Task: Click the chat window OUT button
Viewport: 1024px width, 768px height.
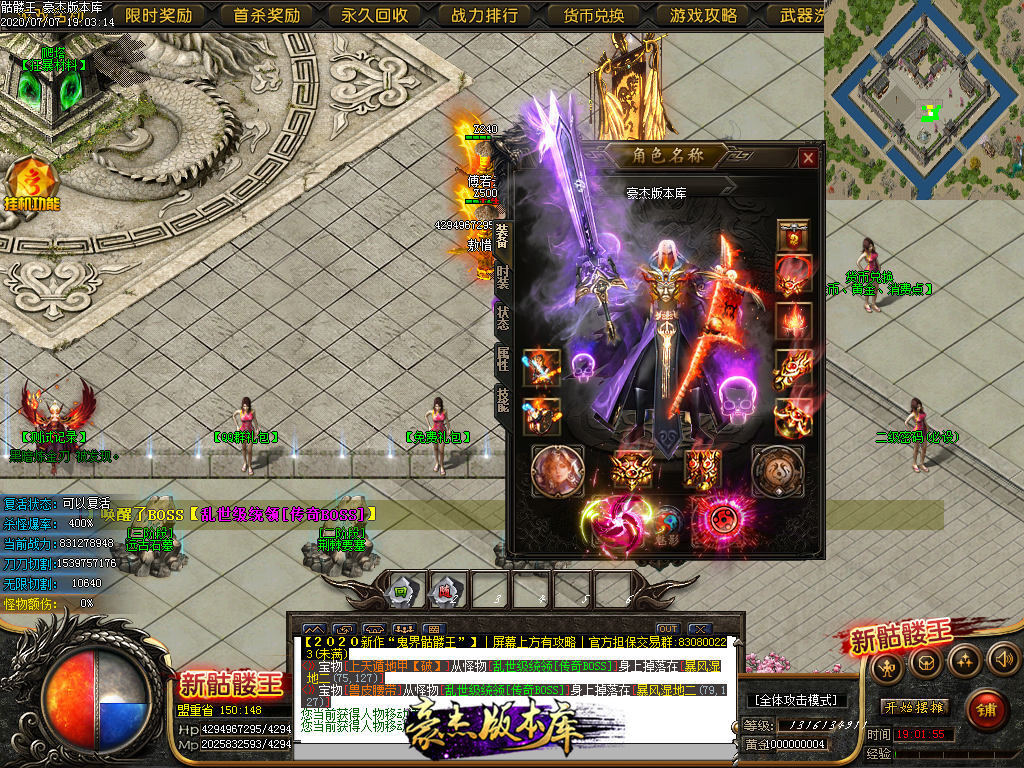Action: click(668, 629)
